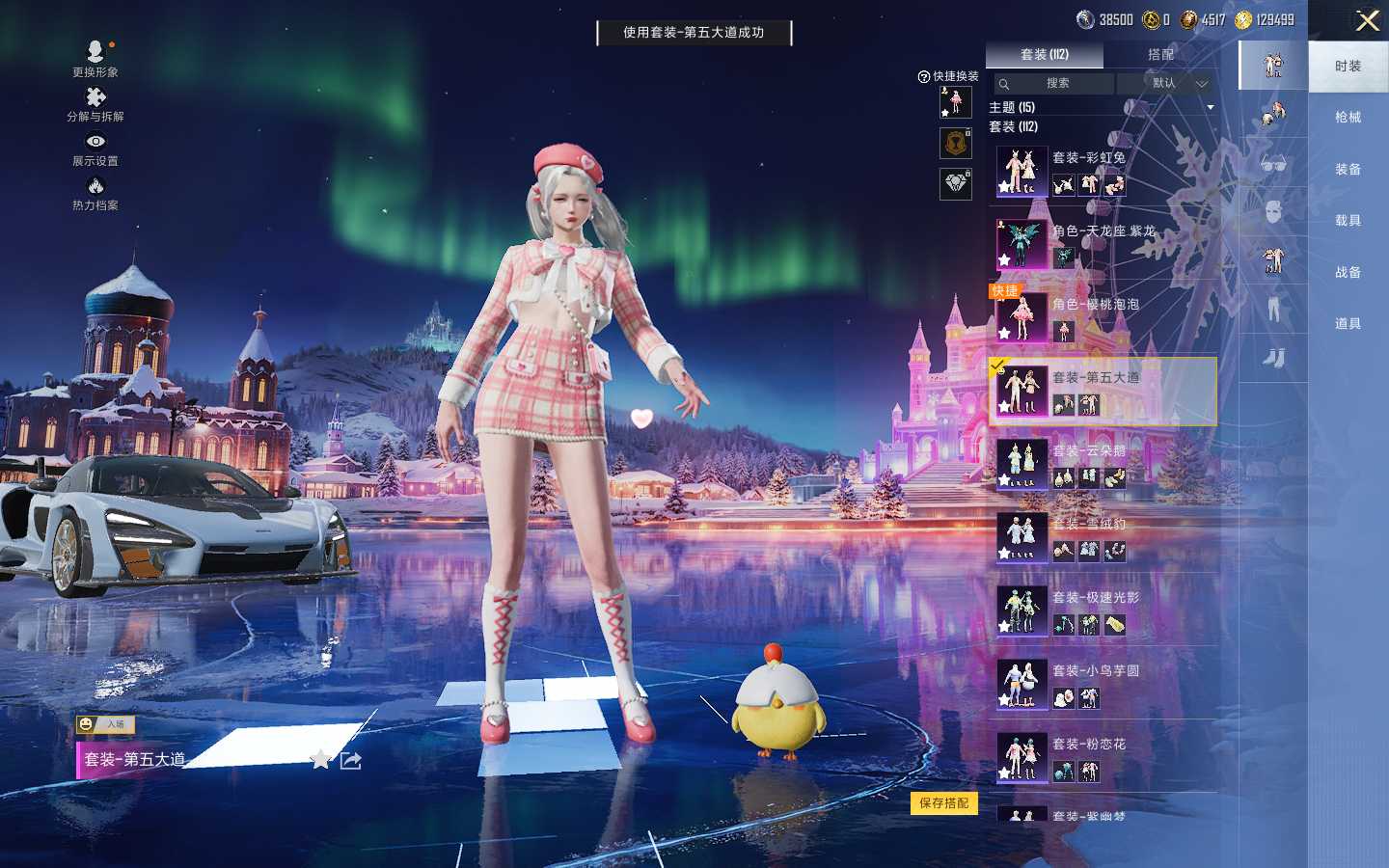Viewport: 1389px width, 868px height.
Task: Select the 套装 (112) tab
Action: (1045, 55)
